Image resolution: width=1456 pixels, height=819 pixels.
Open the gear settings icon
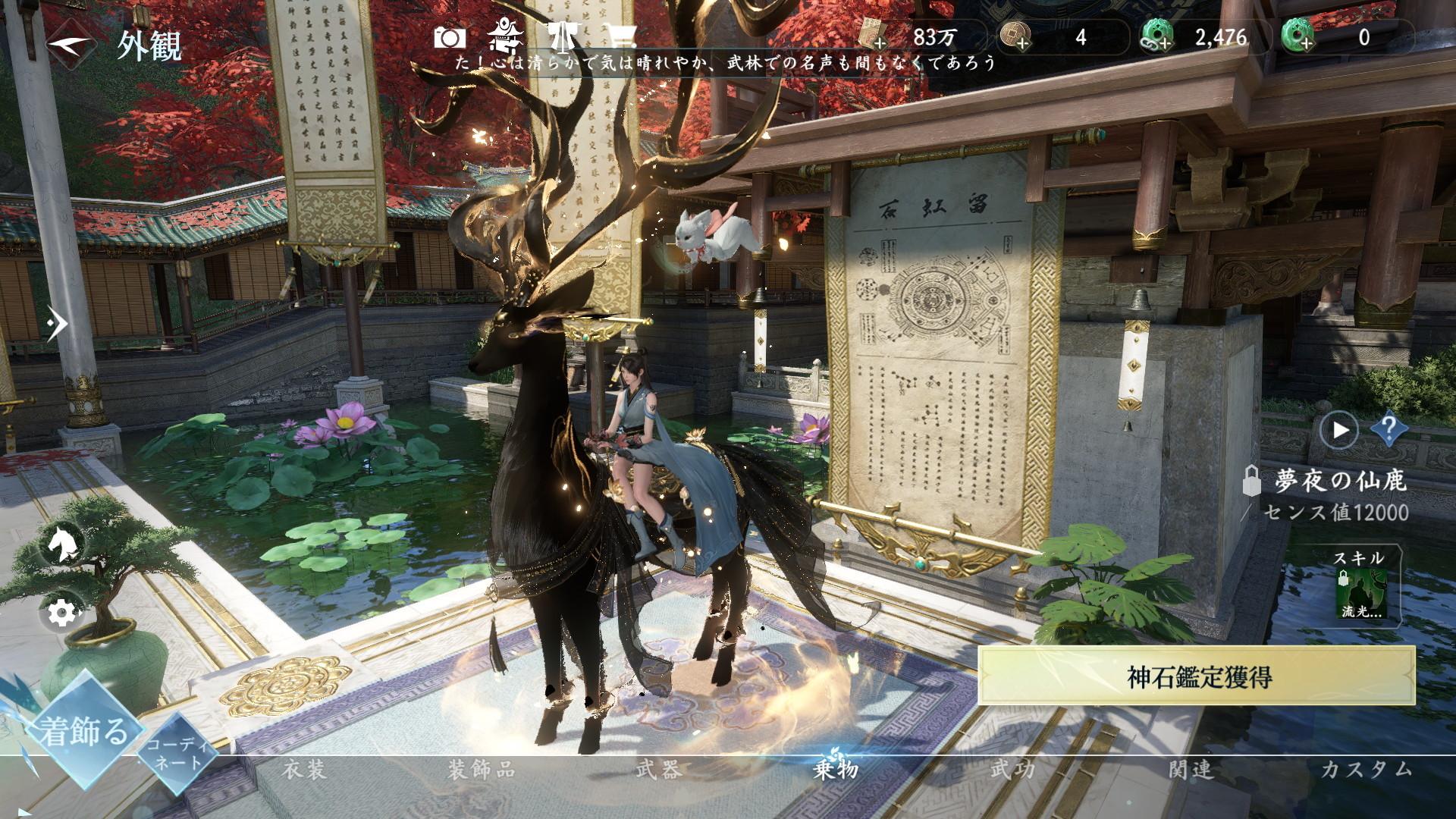[x=60, y=613]
